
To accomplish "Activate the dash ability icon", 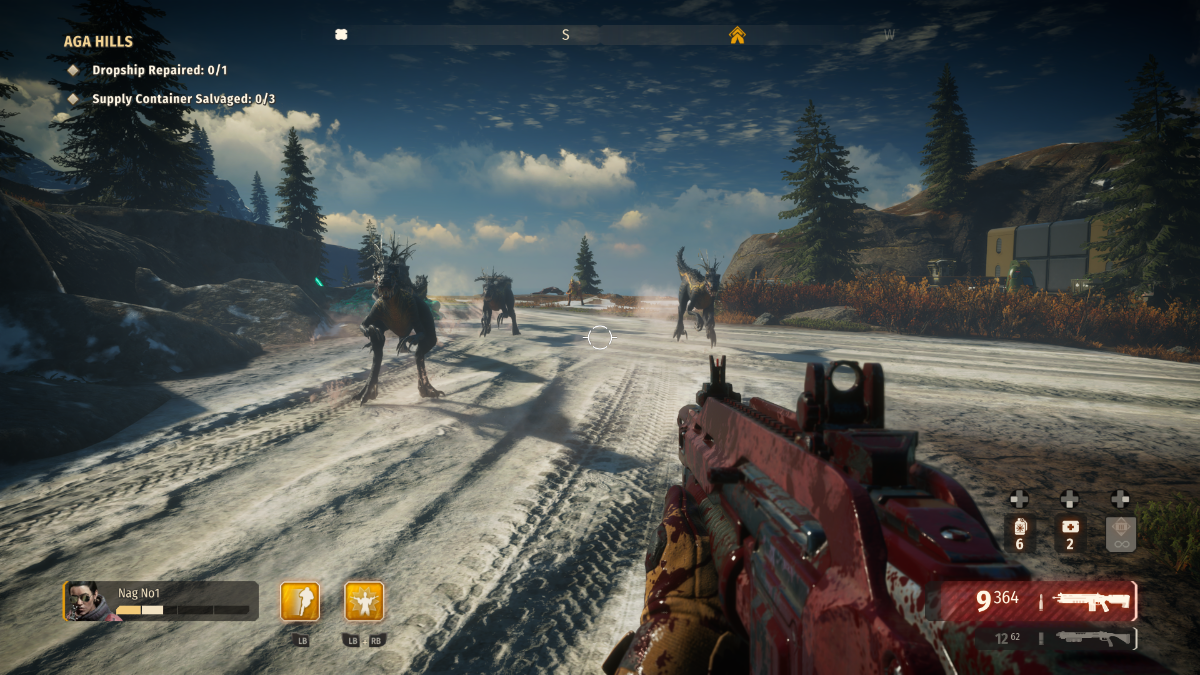I will pos(300,602).
